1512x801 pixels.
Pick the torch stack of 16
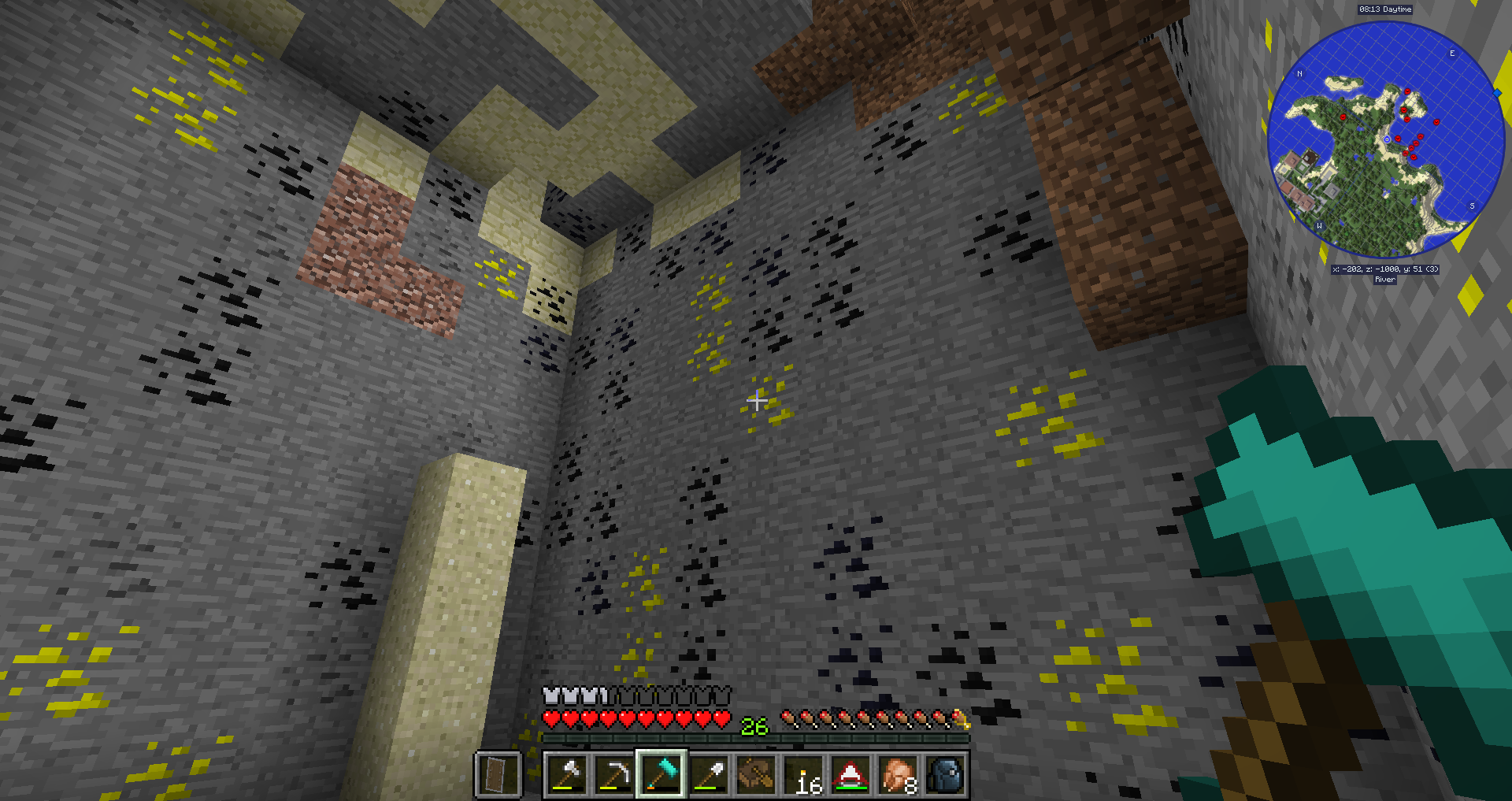click(804, 775)
